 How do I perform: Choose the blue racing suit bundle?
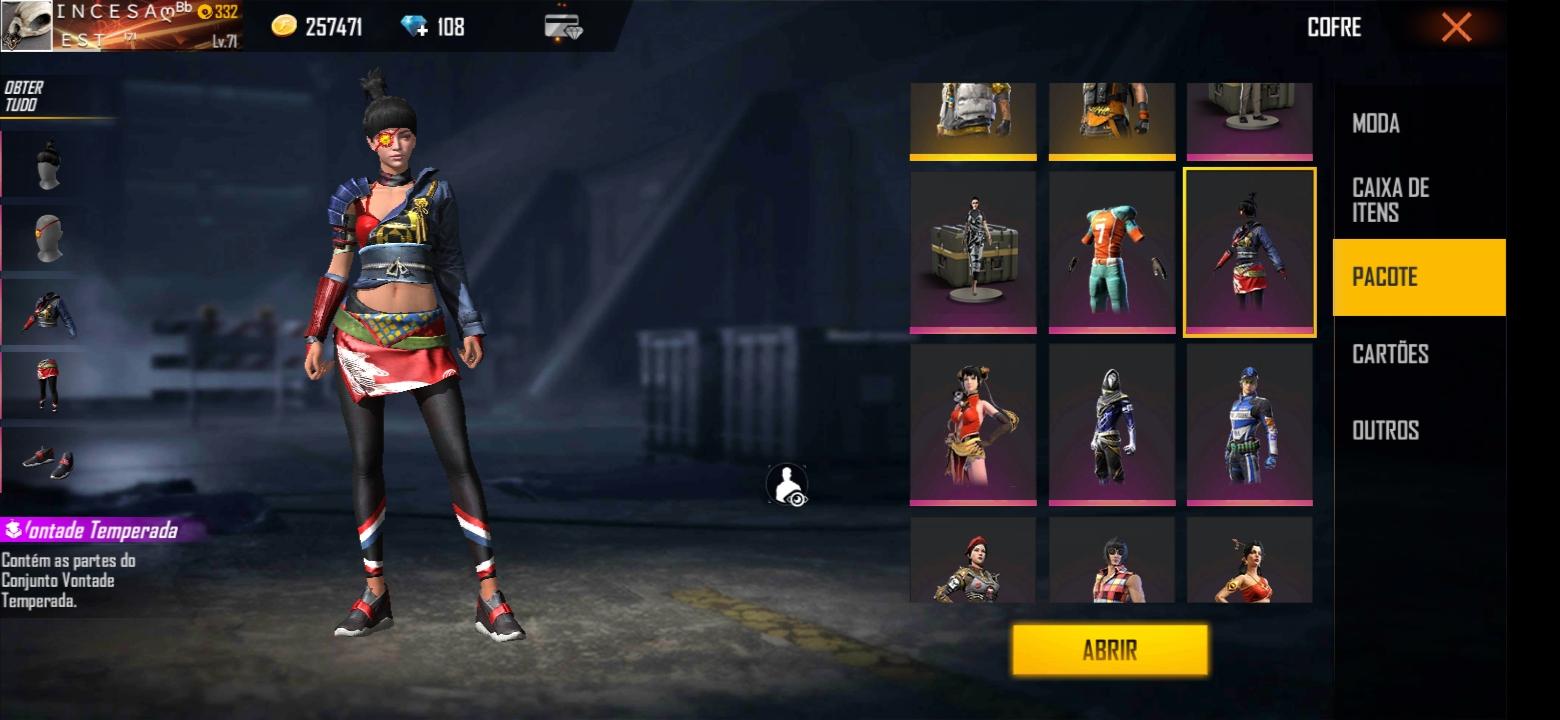[x=1249, y=424]
